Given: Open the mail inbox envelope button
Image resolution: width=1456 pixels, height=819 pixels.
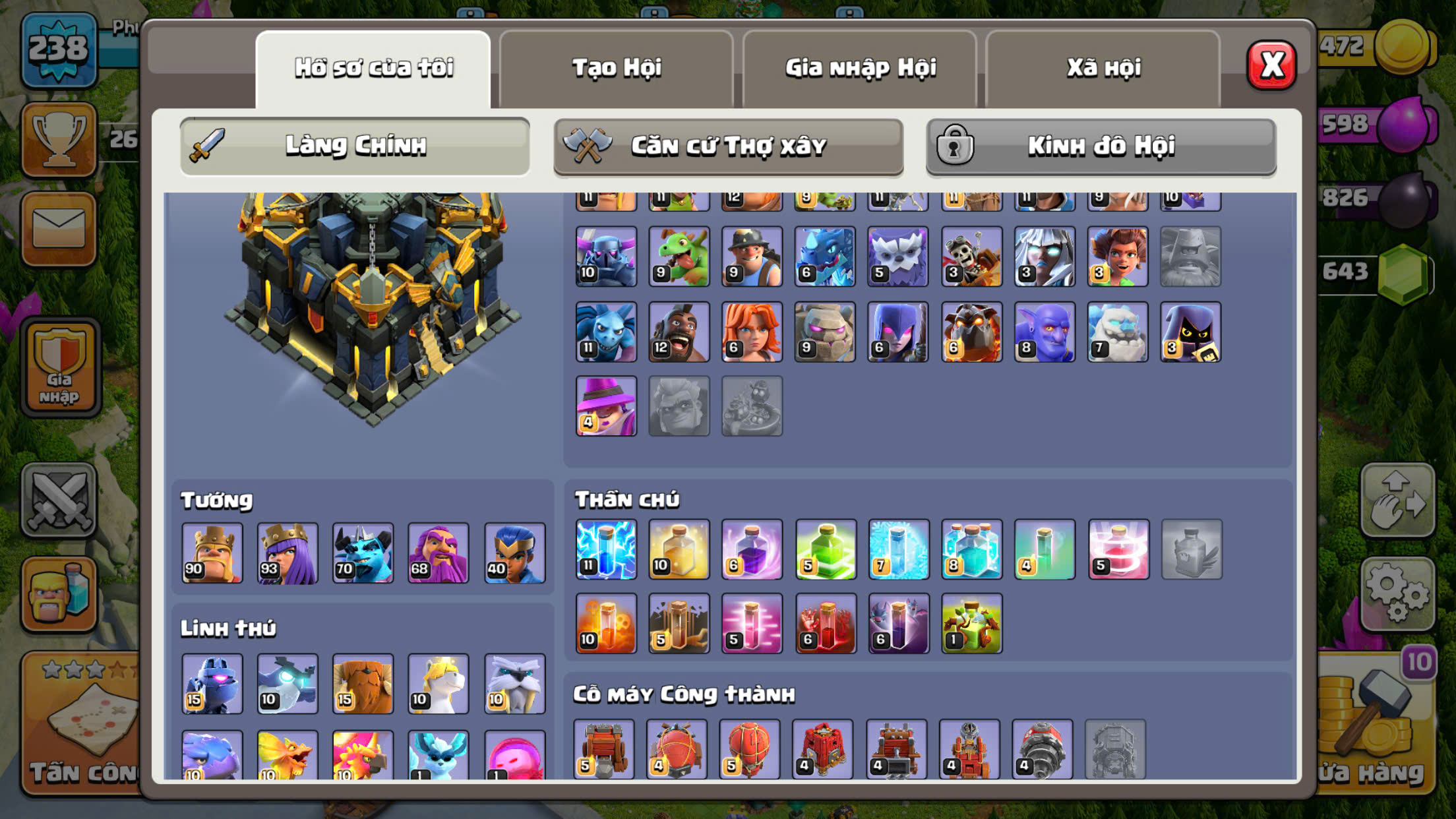Looking at the screenshot, I should pyautogui.click(x=59, y=229).
